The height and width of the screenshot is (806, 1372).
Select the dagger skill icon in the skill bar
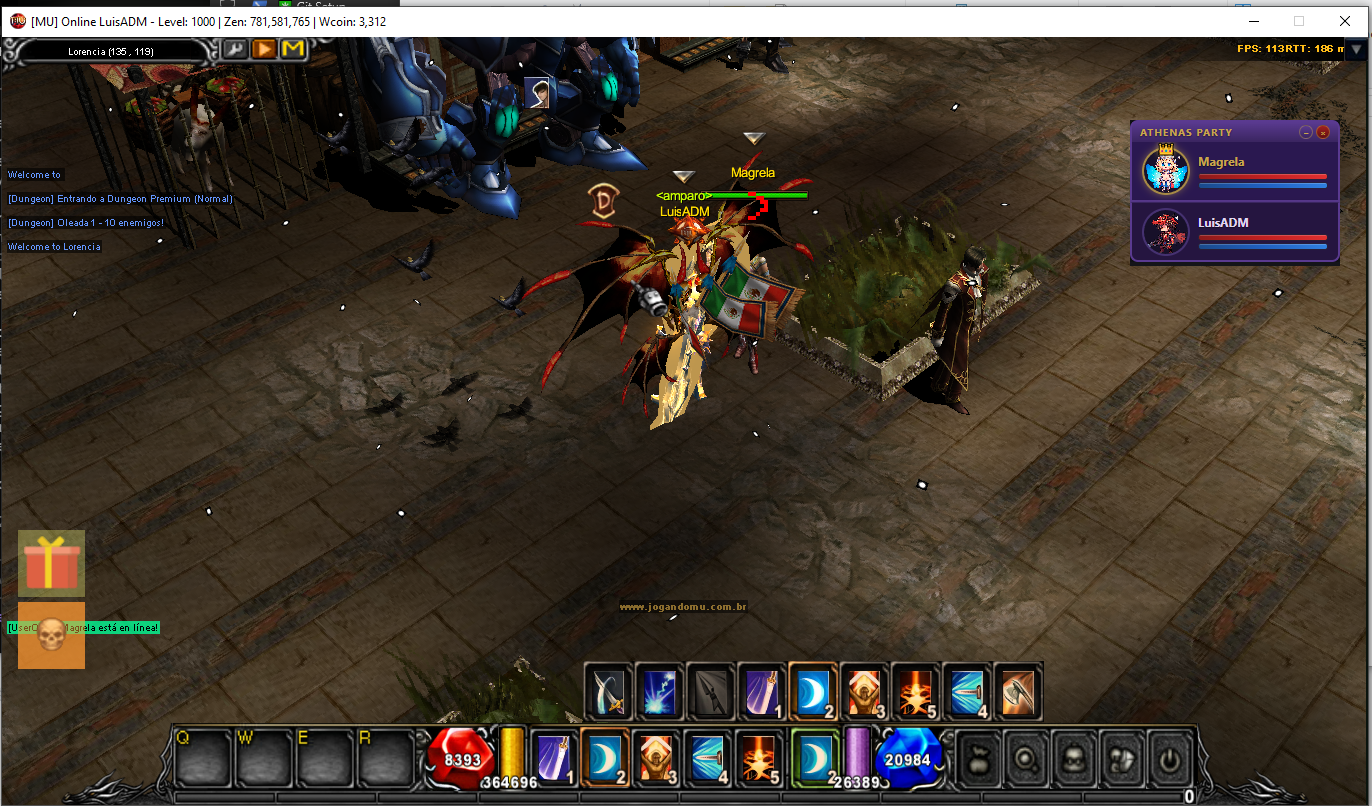point(608,691)
